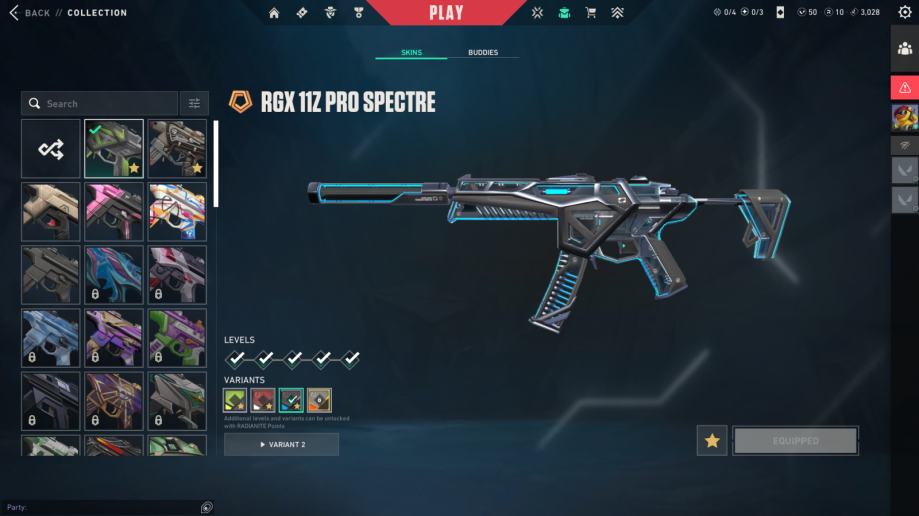Select the pink Spectre skin thumbnail

point(114,211)
